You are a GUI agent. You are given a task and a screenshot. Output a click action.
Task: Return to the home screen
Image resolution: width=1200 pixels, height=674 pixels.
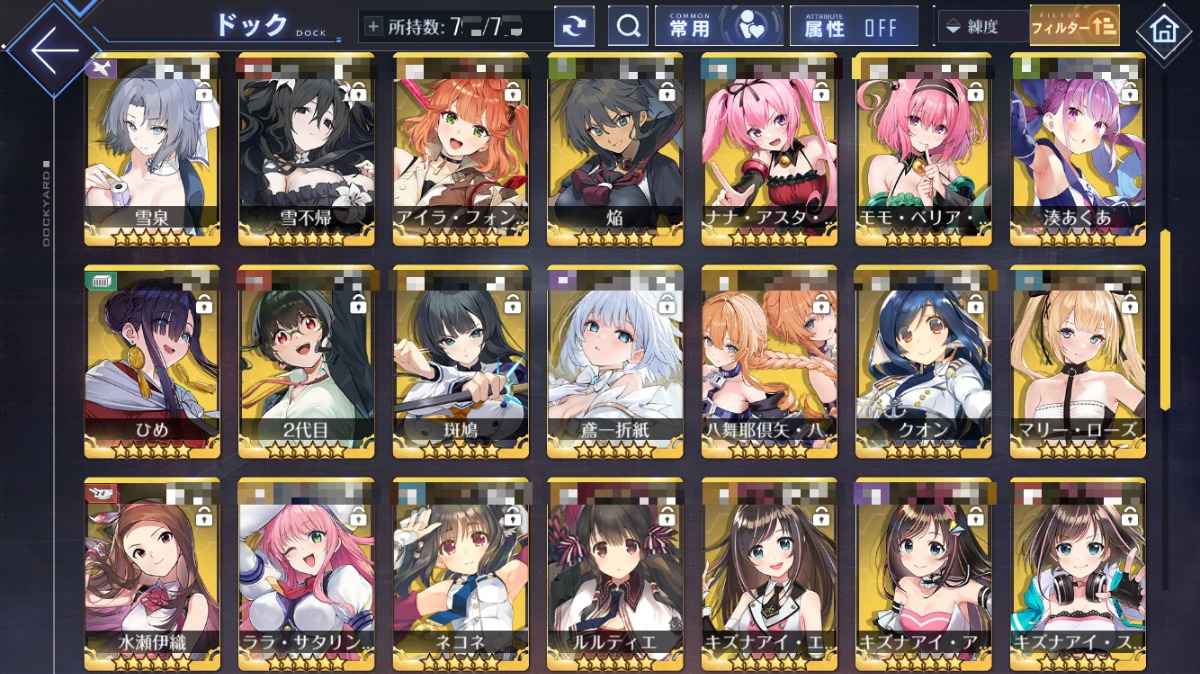click(x=1163, y=29)
